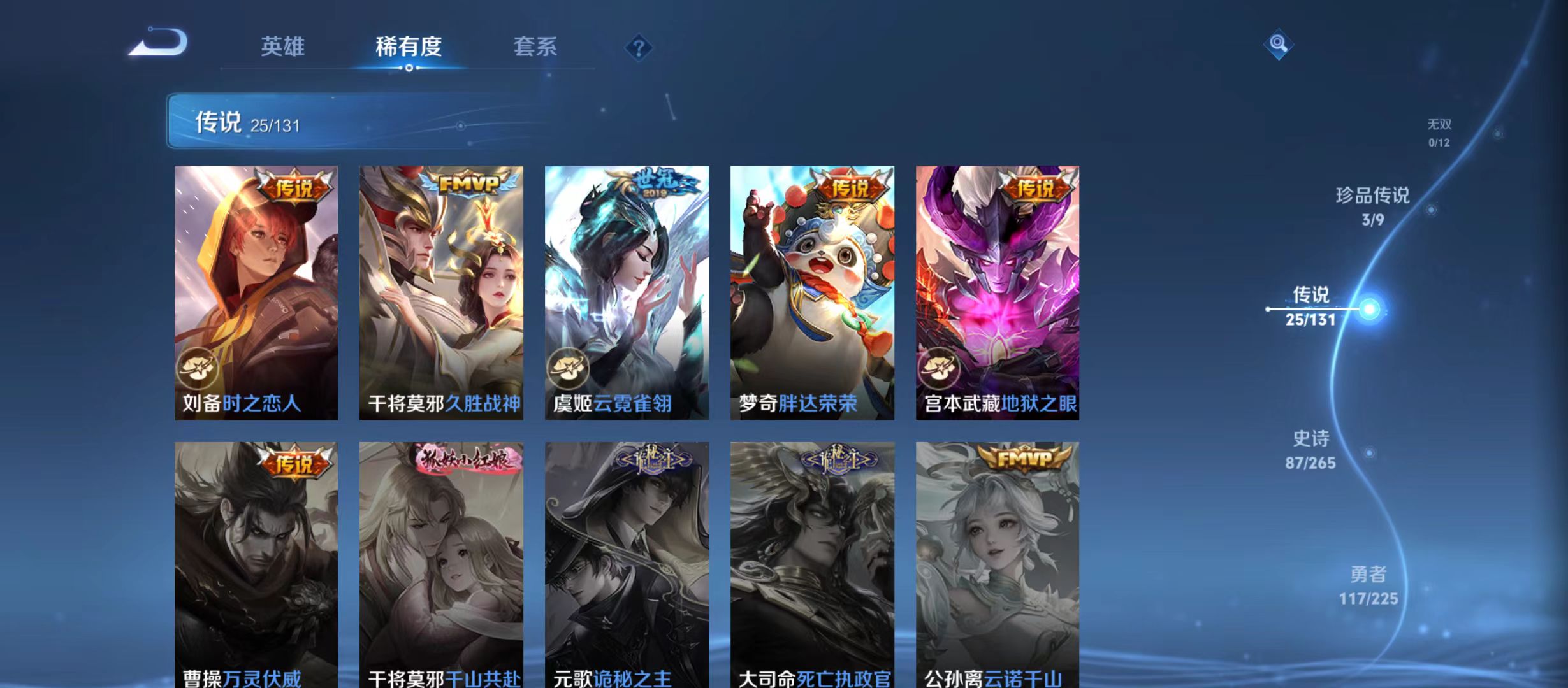This screenshot has height=688, width=1568.
Task: Switch to the 套系 tab
Action: 537,47
